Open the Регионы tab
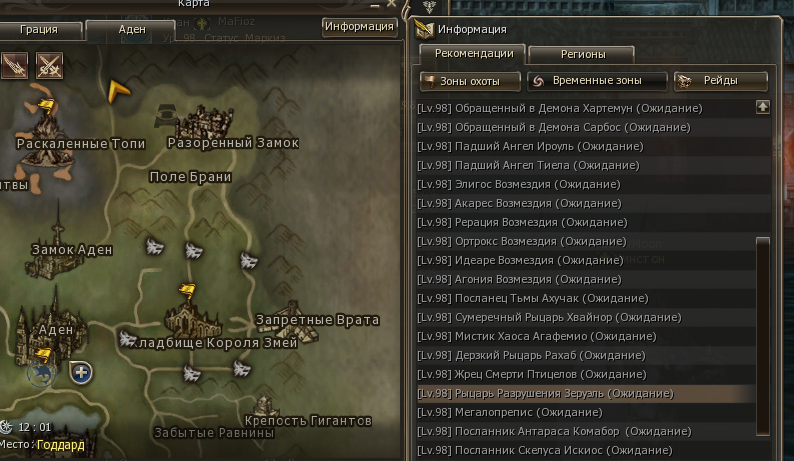Screen dimensions: 794x461 tap(581, 54)
